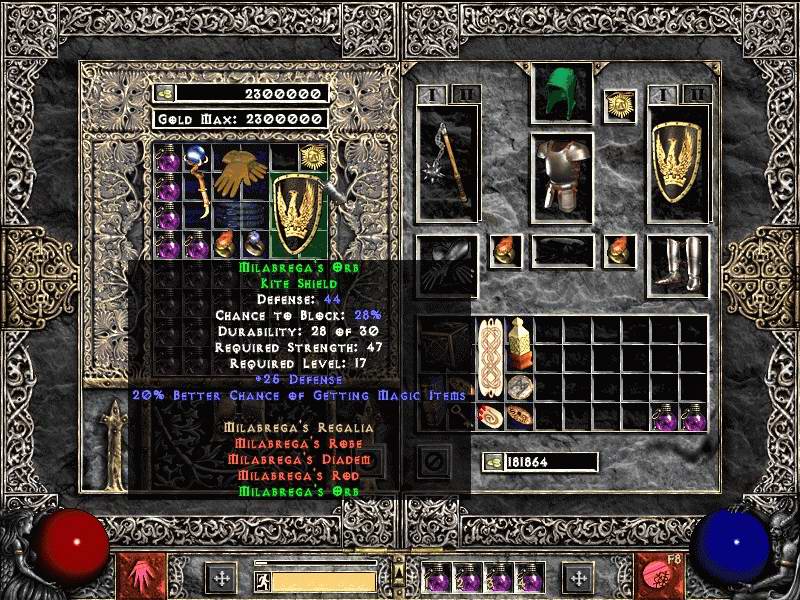Image resolution: width=800 pixels, height=600 pixels.
Task: Select the orb-topped staff in the stash
Action: (199, 186)
